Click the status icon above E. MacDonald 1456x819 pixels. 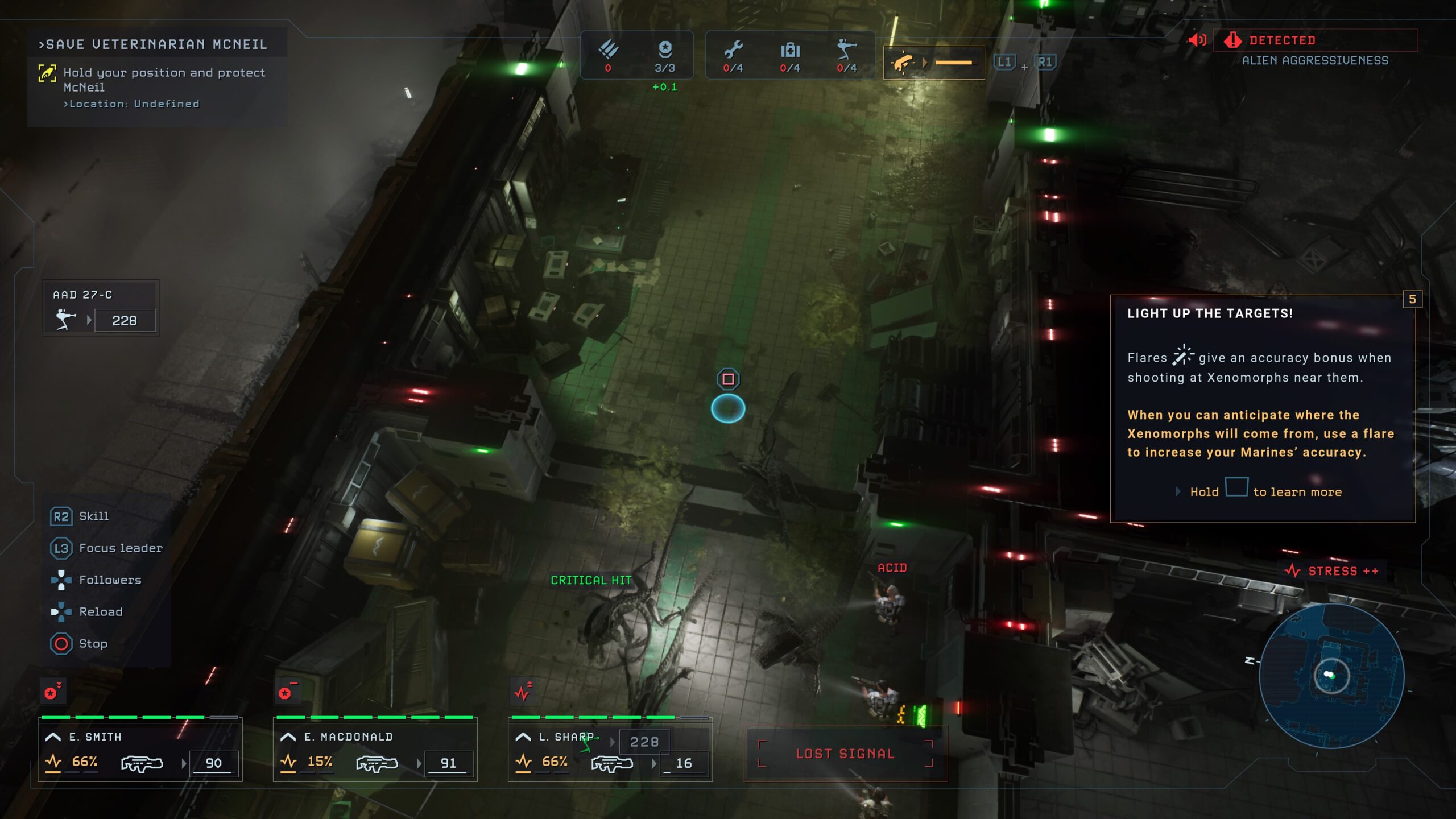point(287,692)
